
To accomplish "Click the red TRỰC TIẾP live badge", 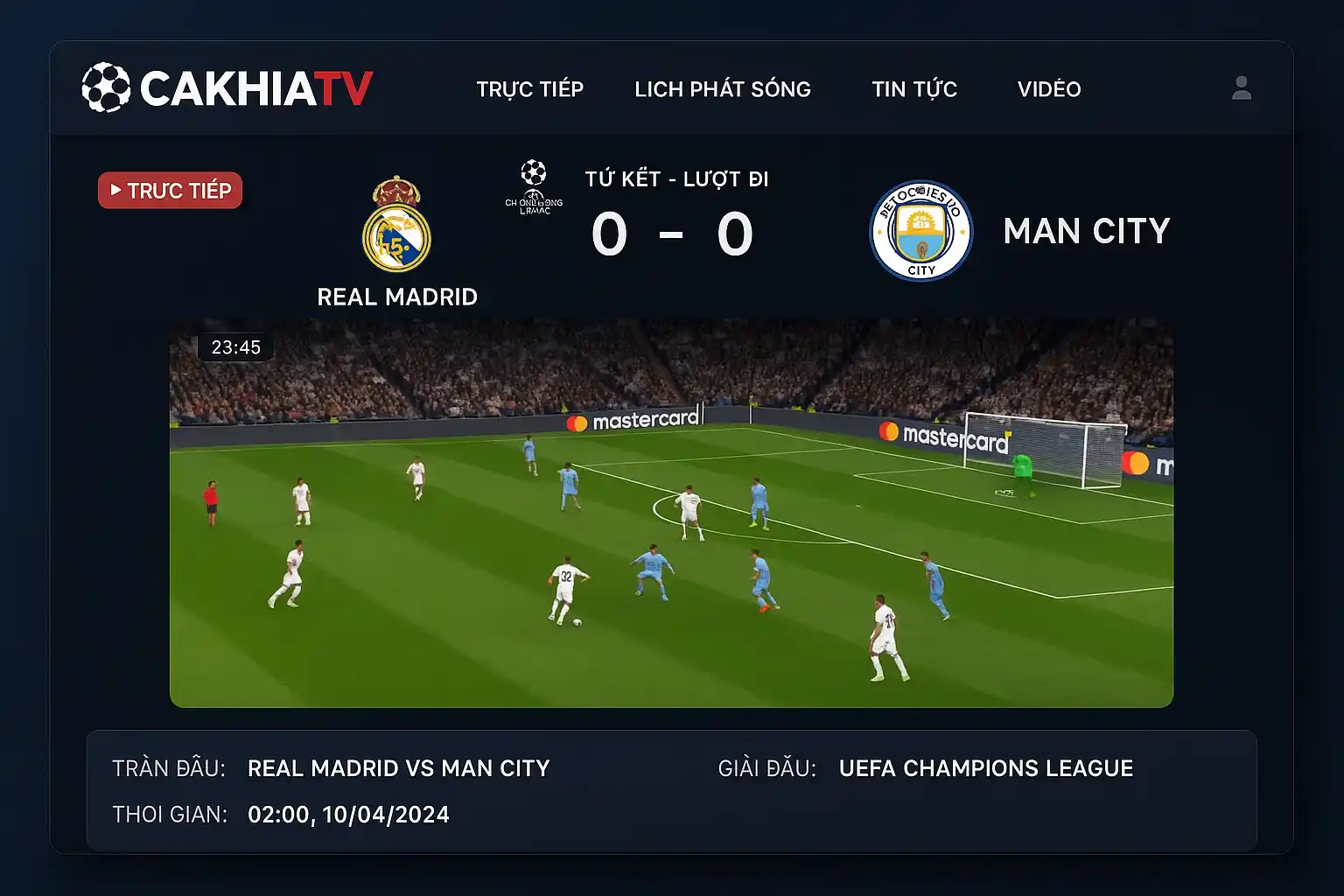I will 171,191.
